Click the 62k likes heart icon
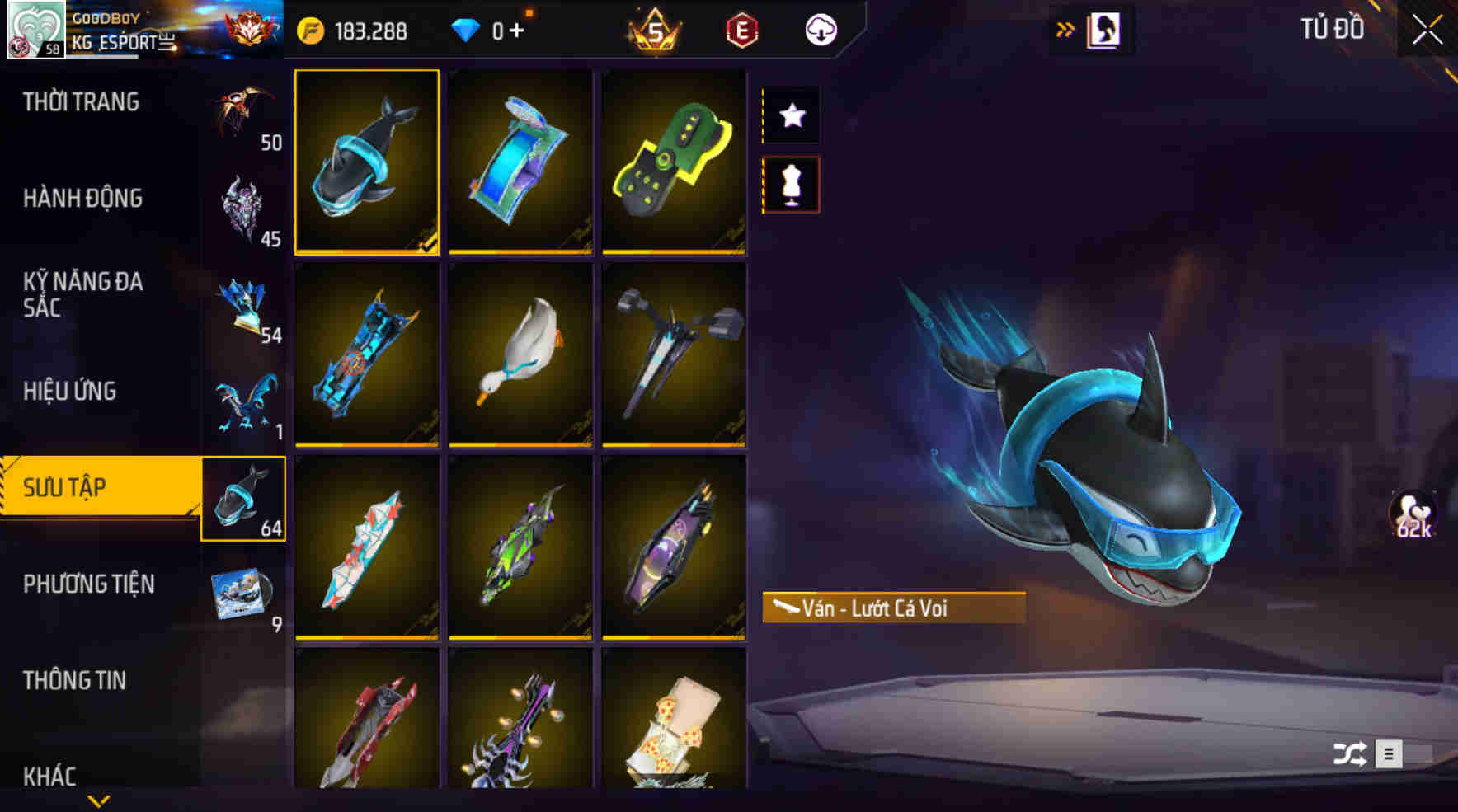 pos(1412,515)
